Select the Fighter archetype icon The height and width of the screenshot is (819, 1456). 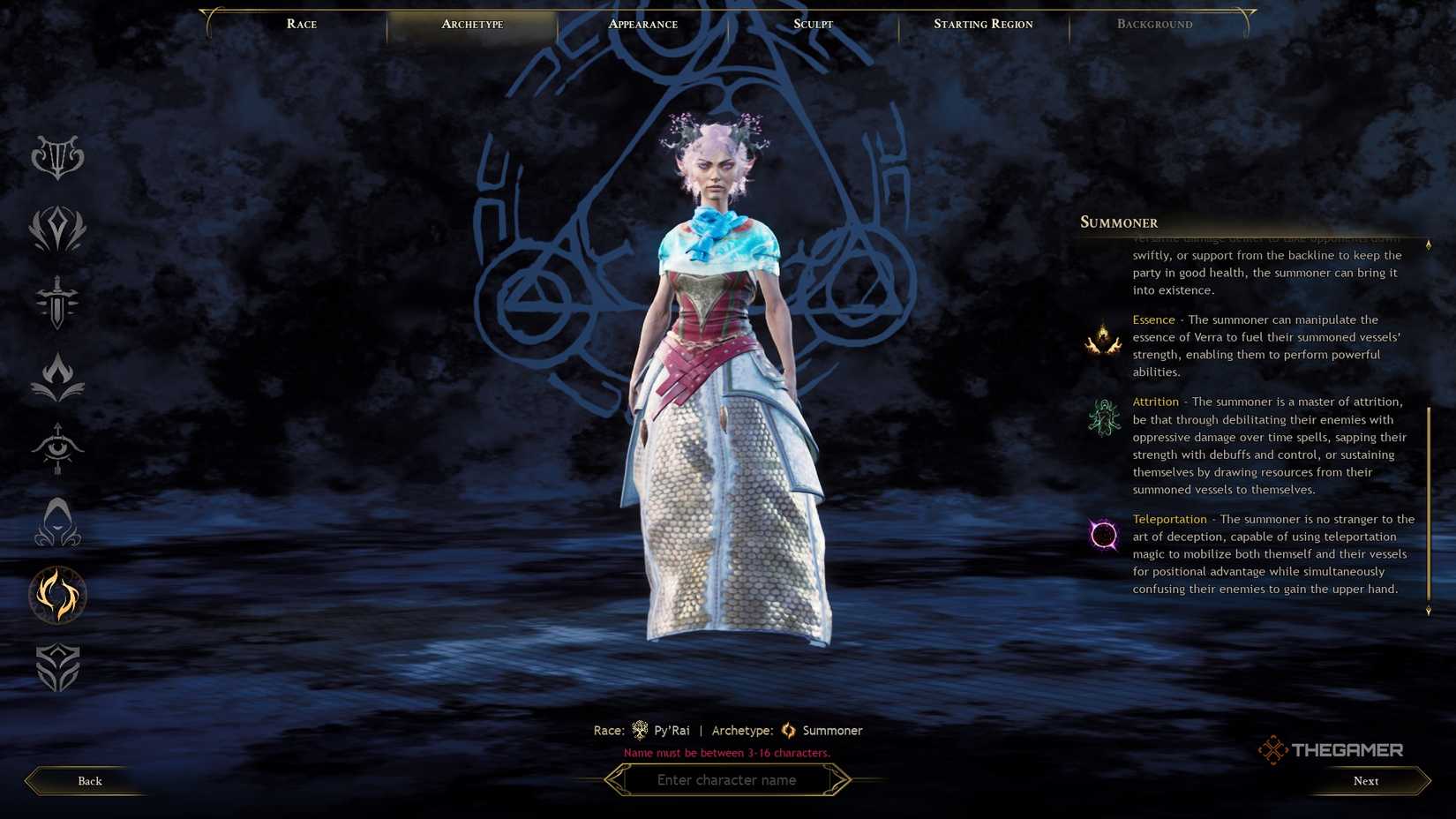click(56, 304)
